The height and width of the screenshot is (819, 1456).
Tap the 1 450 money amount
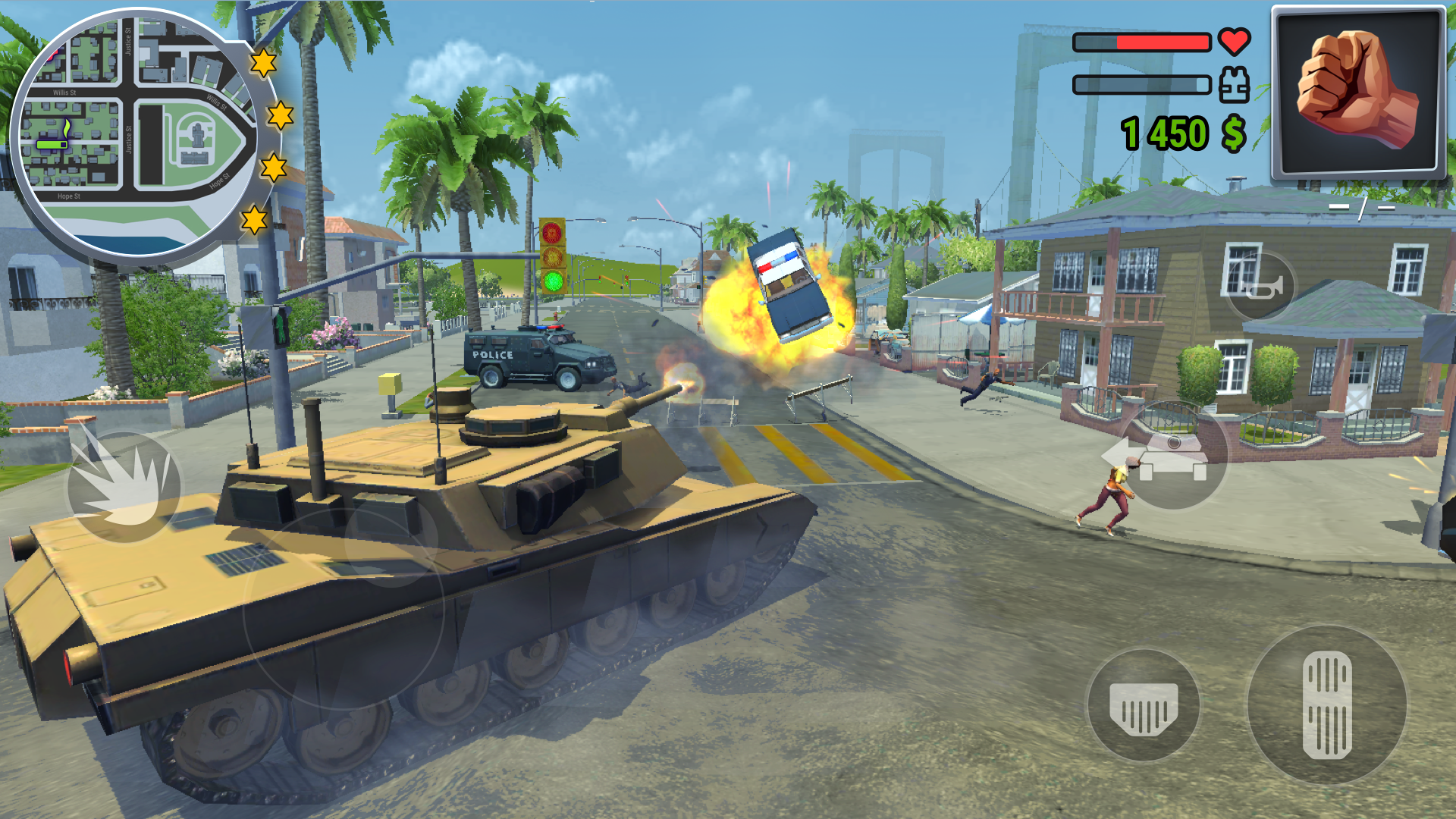(x=1166, y=134)
